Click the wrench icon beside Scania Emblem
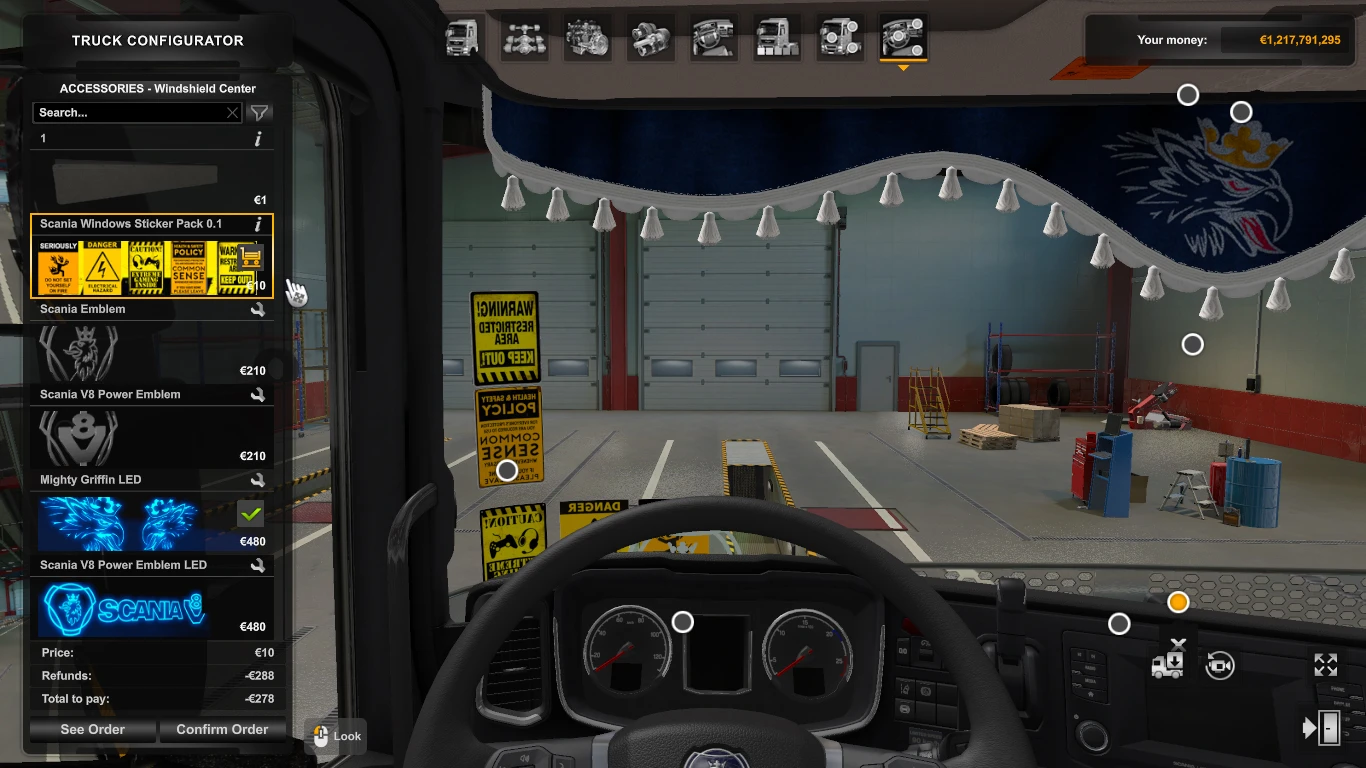Screen dimensions: 1366x768 259,309
